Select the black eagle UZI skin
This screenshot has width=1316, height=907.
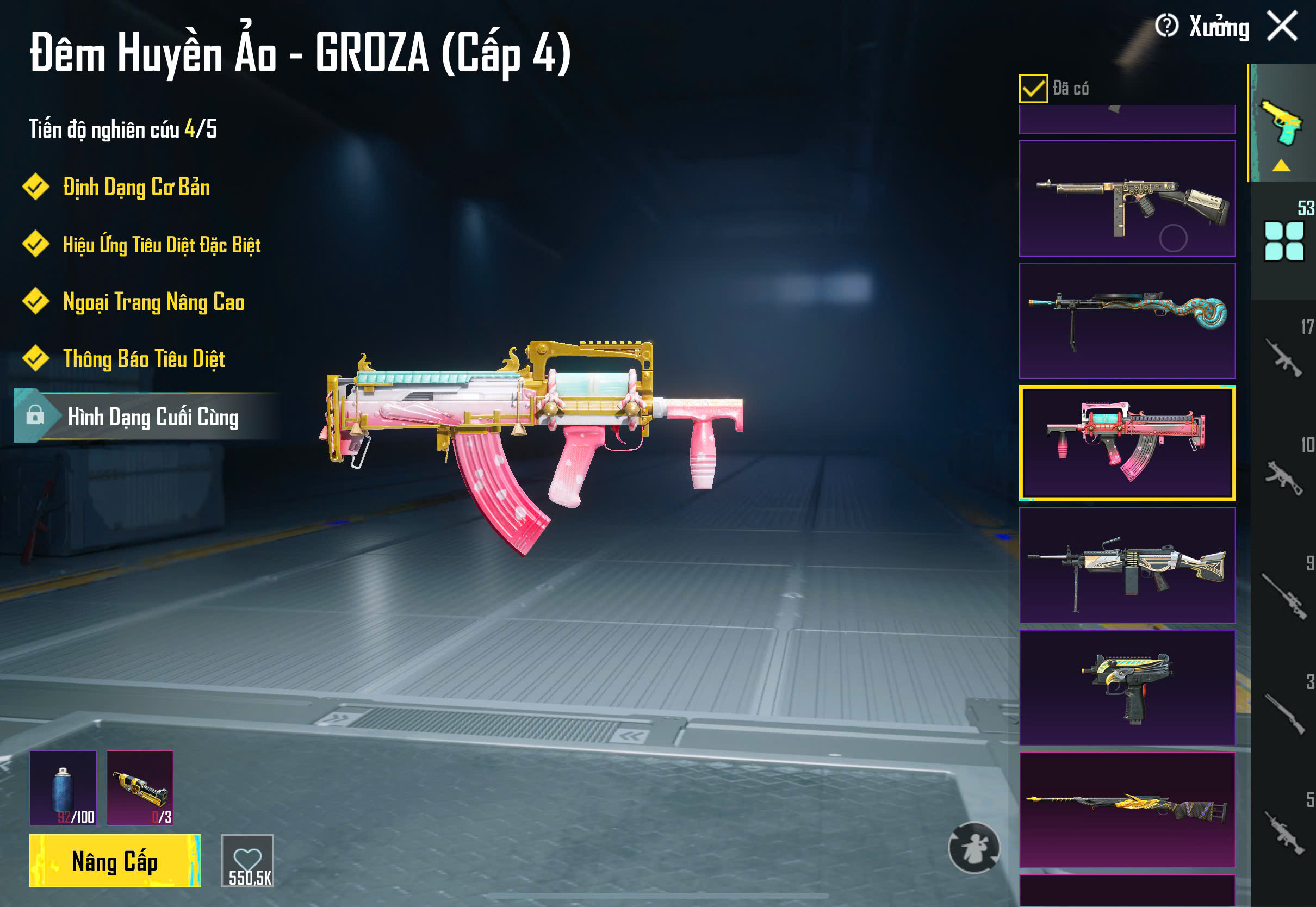[1127, 688]
